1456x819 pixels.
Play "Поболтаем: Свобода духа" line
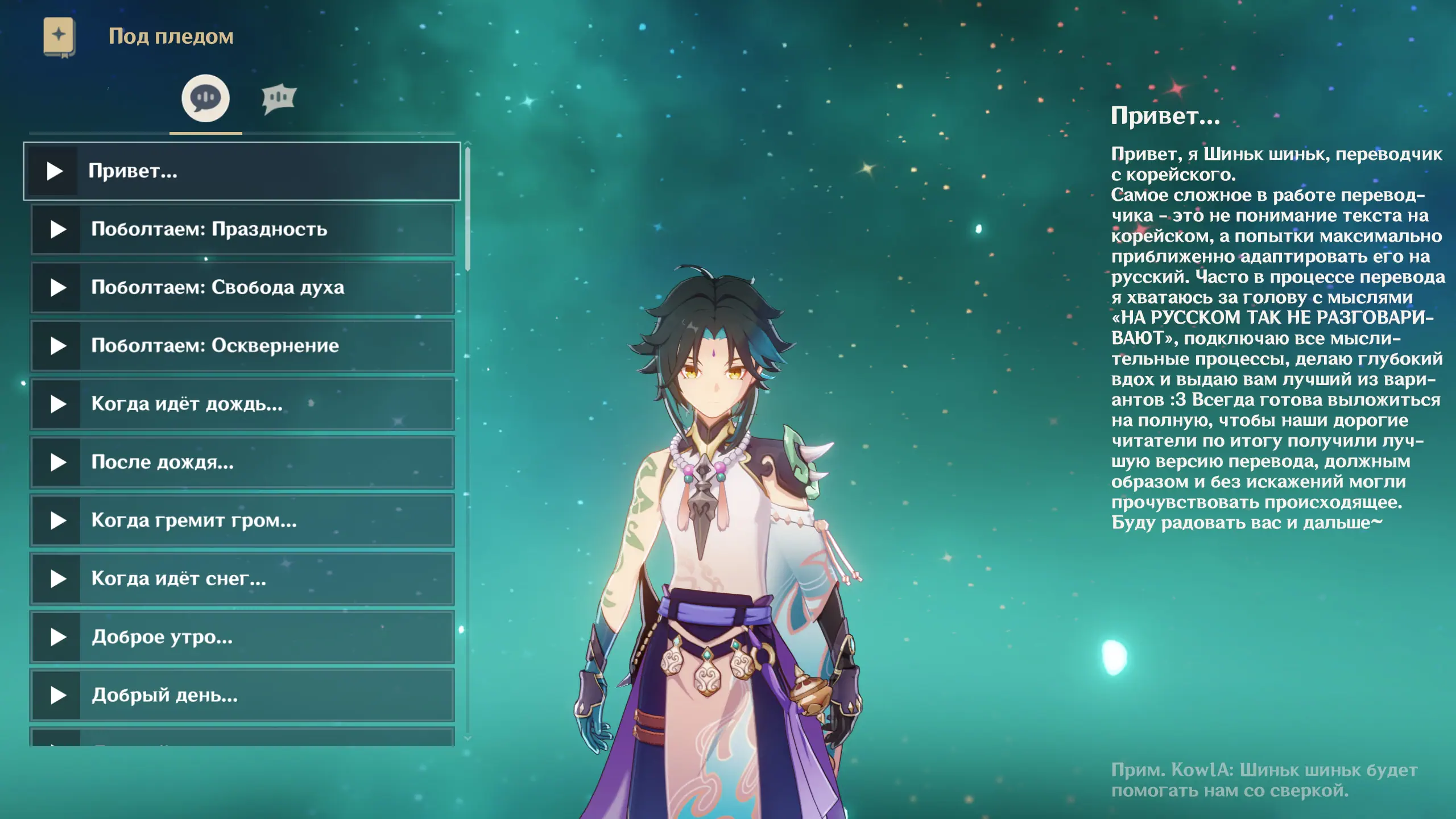[58, 288]
